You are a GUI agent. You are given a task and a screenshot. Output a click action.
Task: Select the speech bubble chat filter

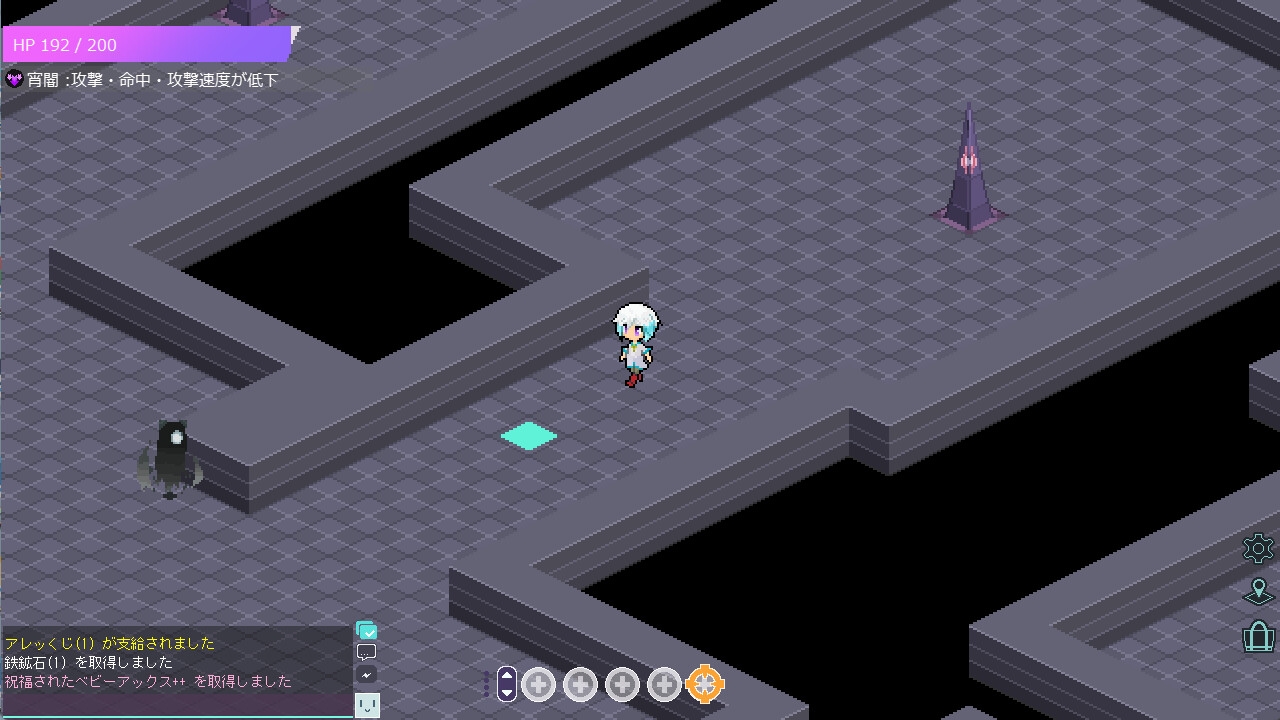pyautogui.click(x=367, y=653)
